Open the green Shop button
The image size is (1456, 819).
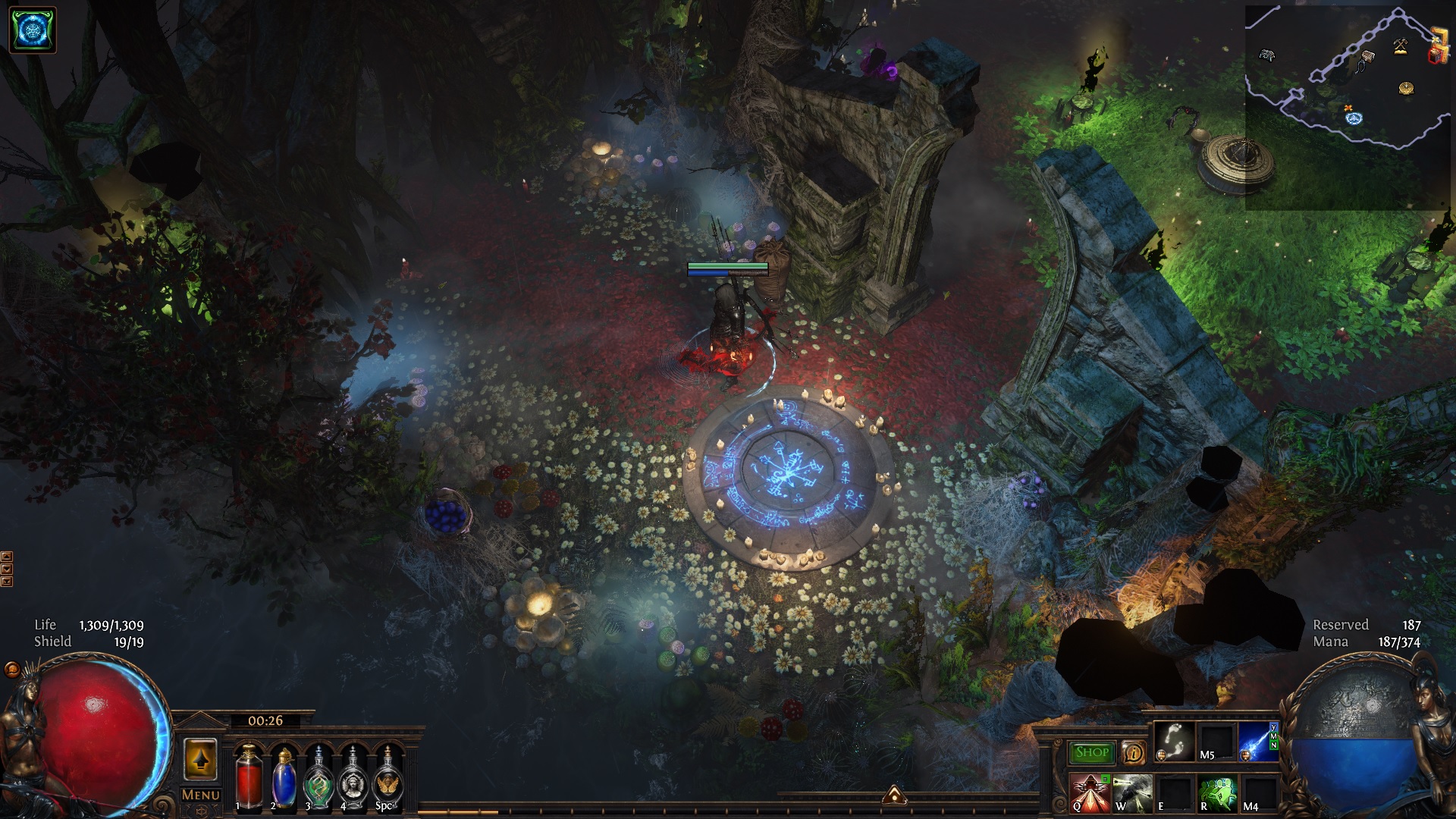pyautogui.click(x=1092, y=752)
